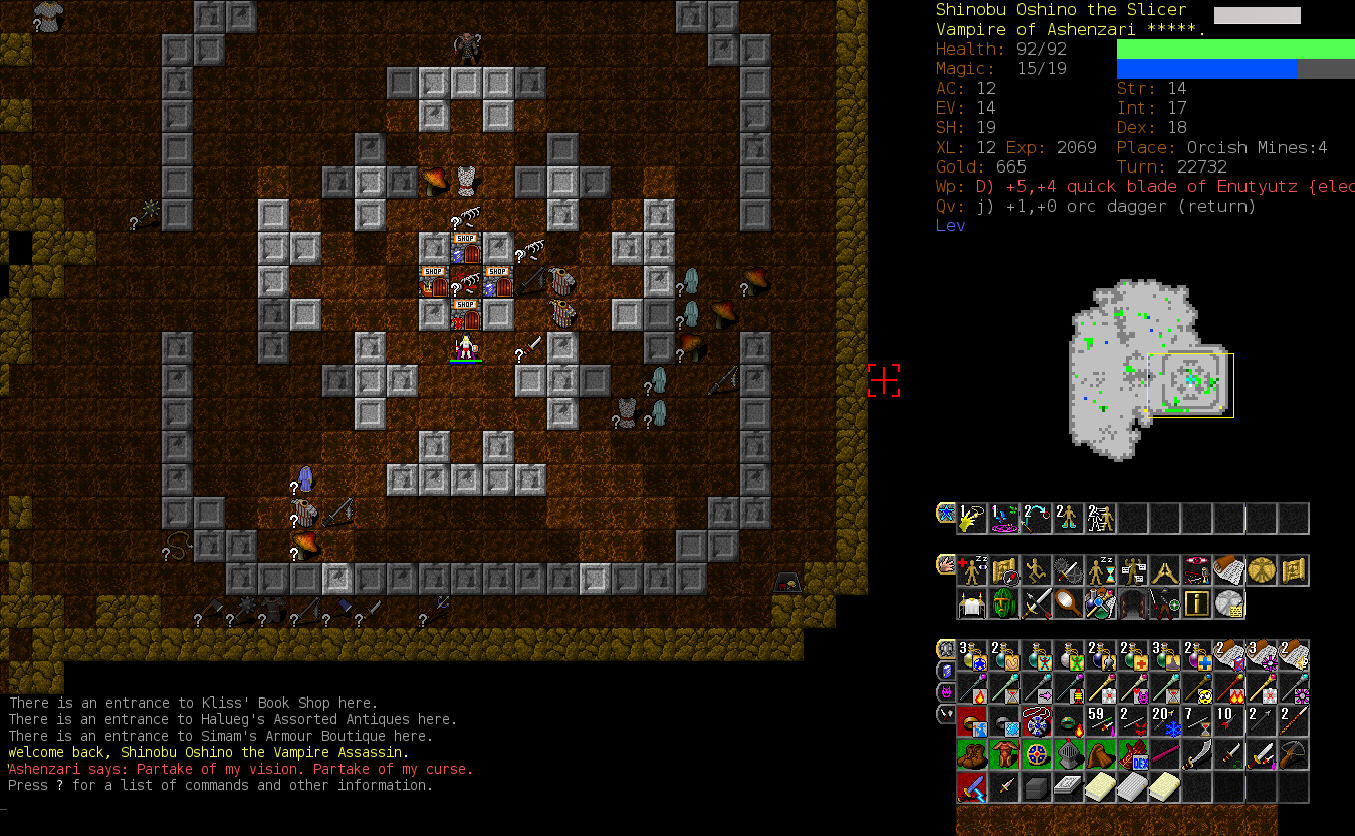Click the rest and heal command icon
The width and height of the screenshot is (1355, 836).
(x=972, y=571)
